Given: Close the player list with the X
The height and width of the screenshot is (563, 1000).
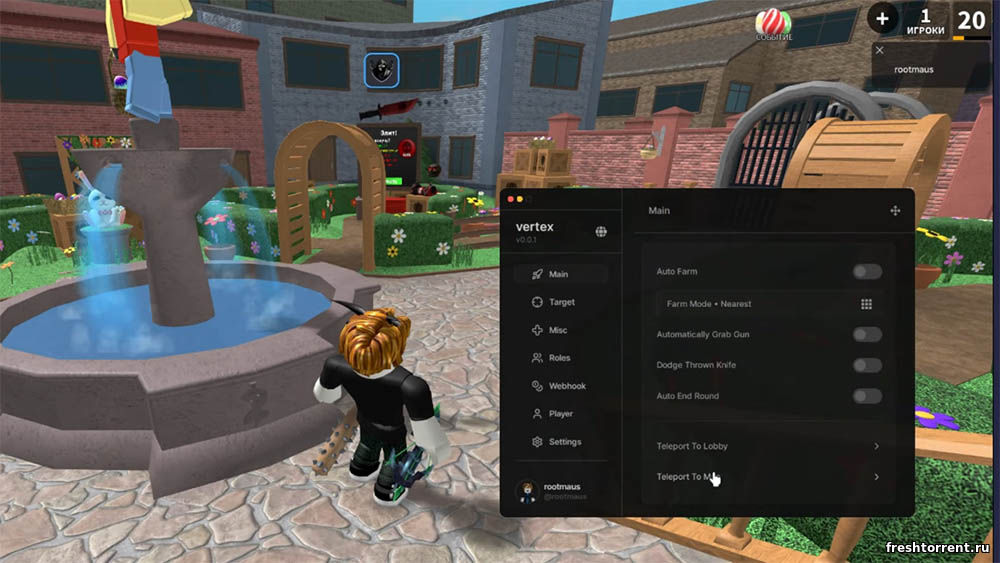Looking at the screenshot, I should (x=880, y=50).
